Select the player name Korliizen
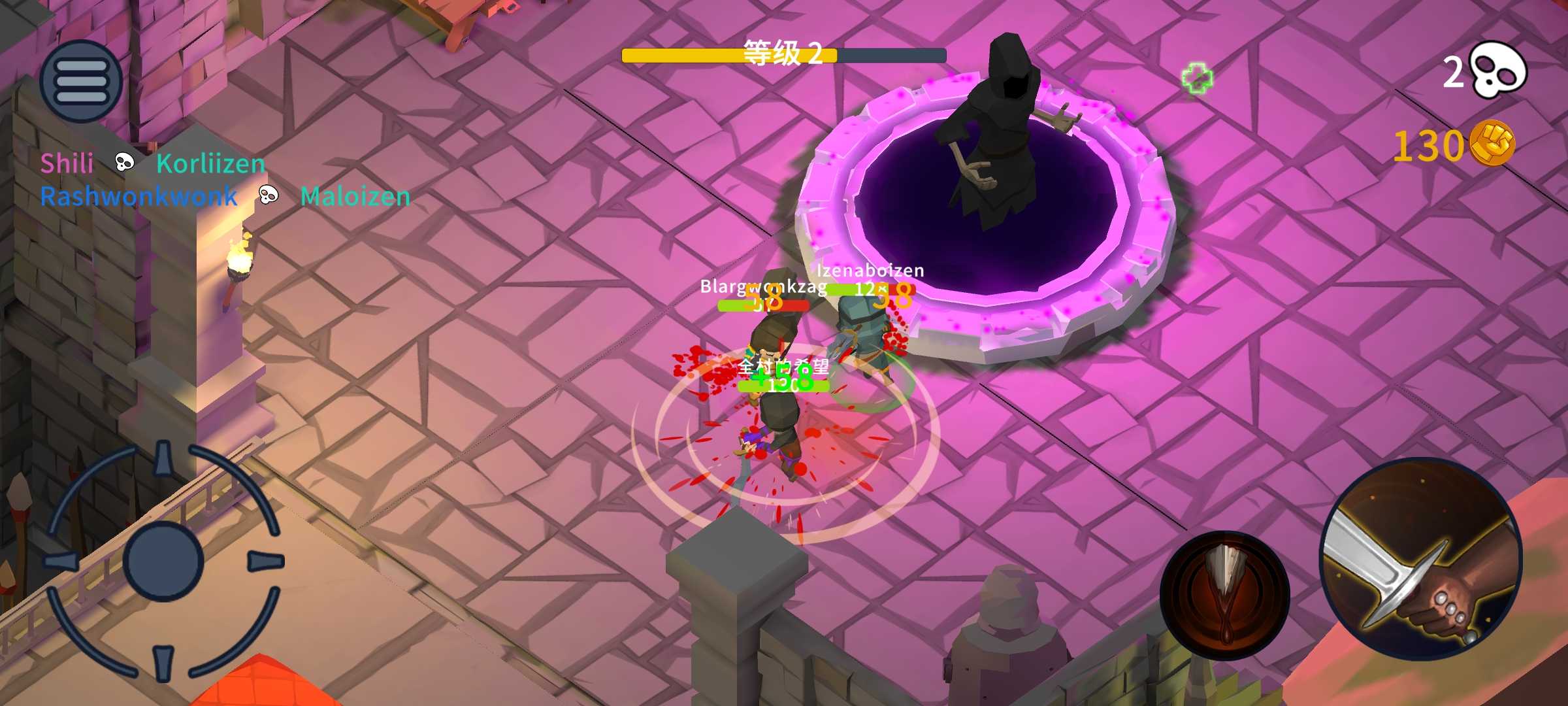Screen dimensions: 1568x706 (x=210, y=163)
